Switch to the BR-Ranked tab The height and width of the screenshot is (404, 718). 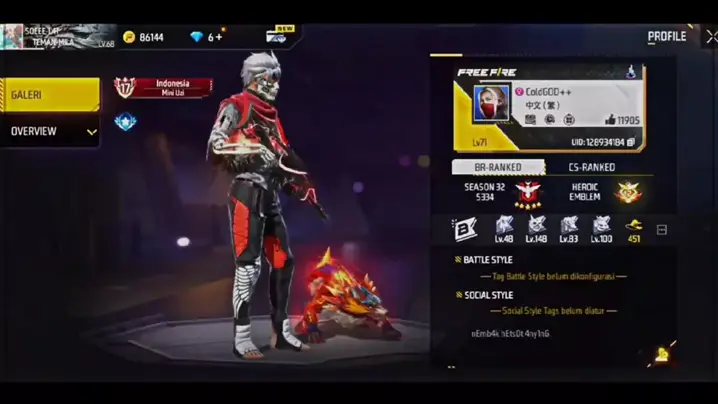pyautogui.click(x=497, y=167)
